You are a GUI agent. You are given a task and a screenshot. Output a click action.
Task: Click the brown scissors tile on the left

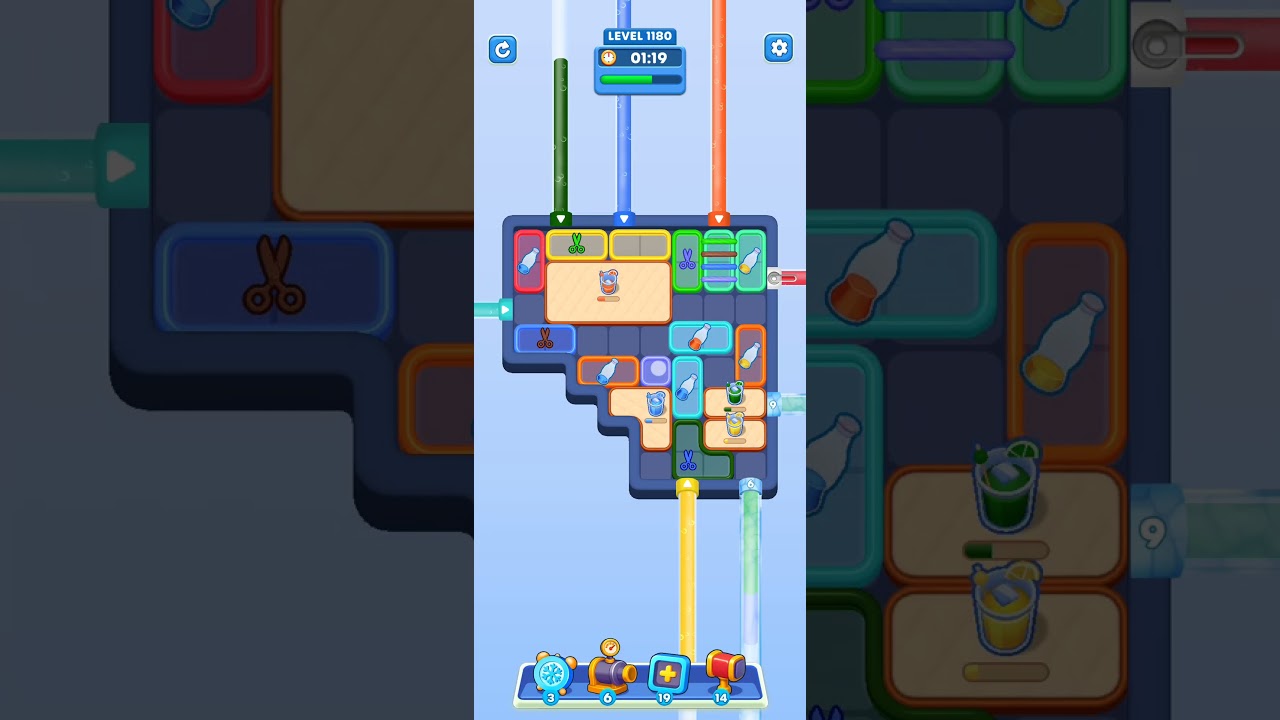(544, 340)
